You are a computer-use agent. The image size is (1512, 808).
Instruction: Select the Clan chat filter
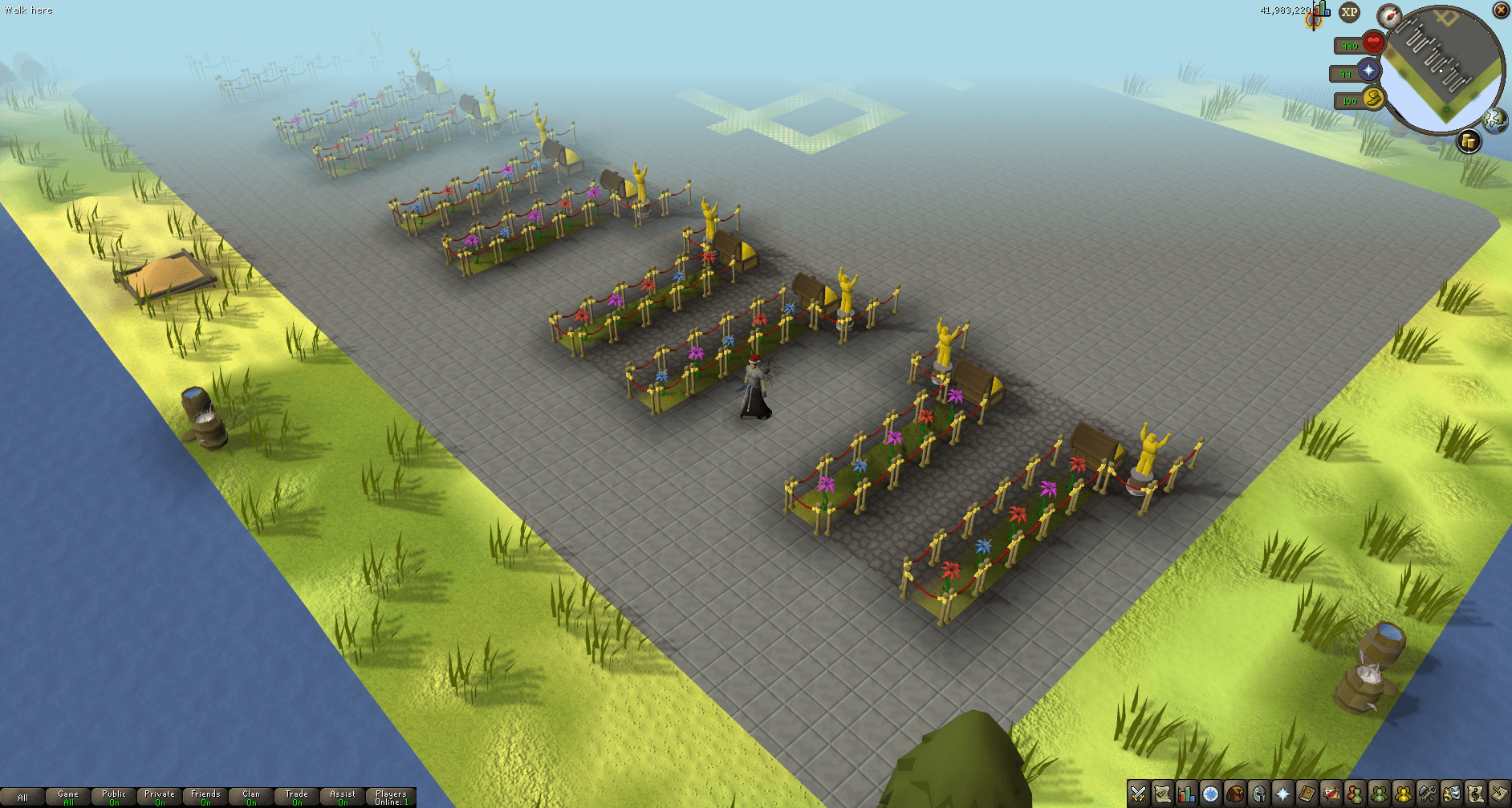(251, 798)
